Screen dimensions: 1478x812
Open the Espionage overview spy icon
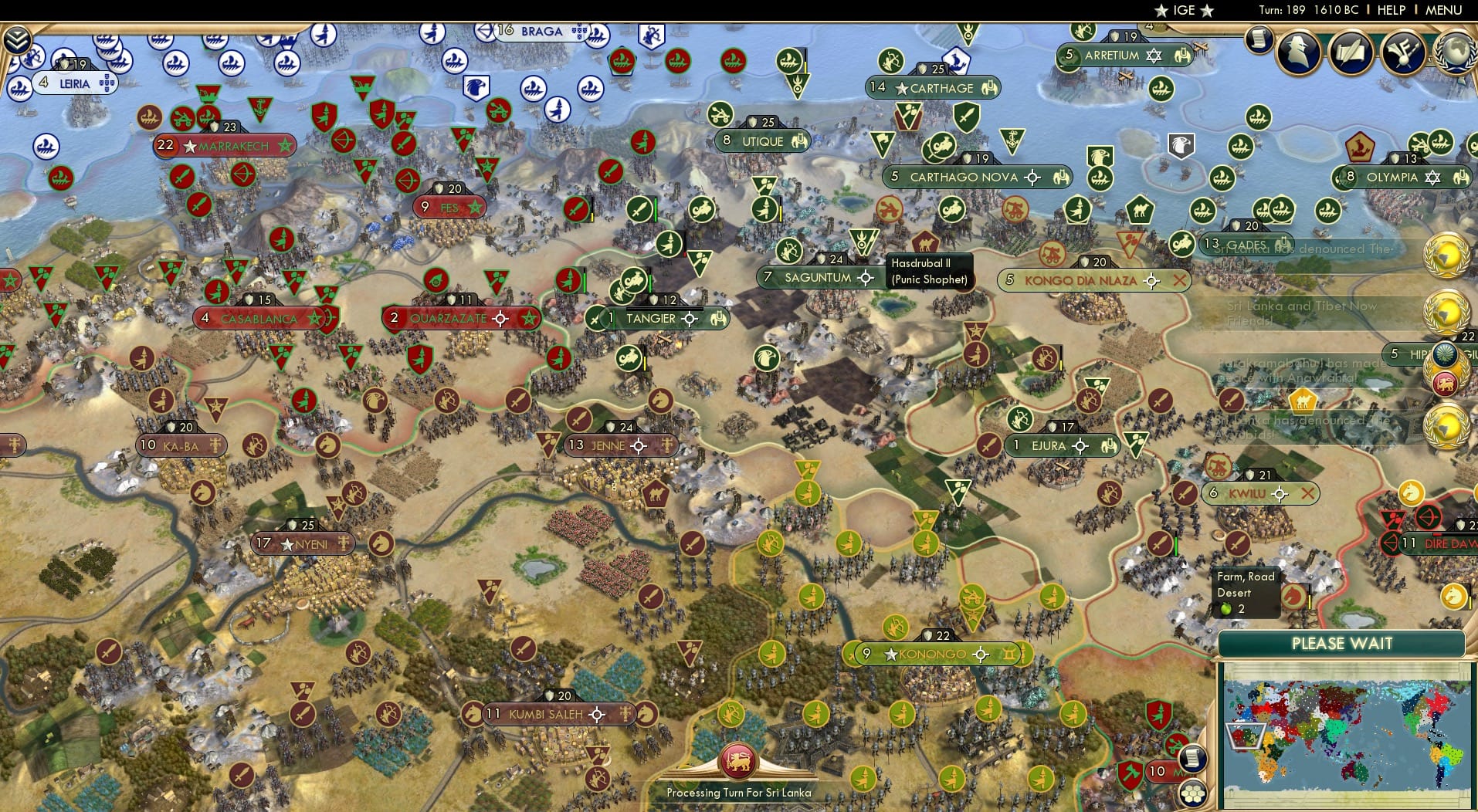1297,52
